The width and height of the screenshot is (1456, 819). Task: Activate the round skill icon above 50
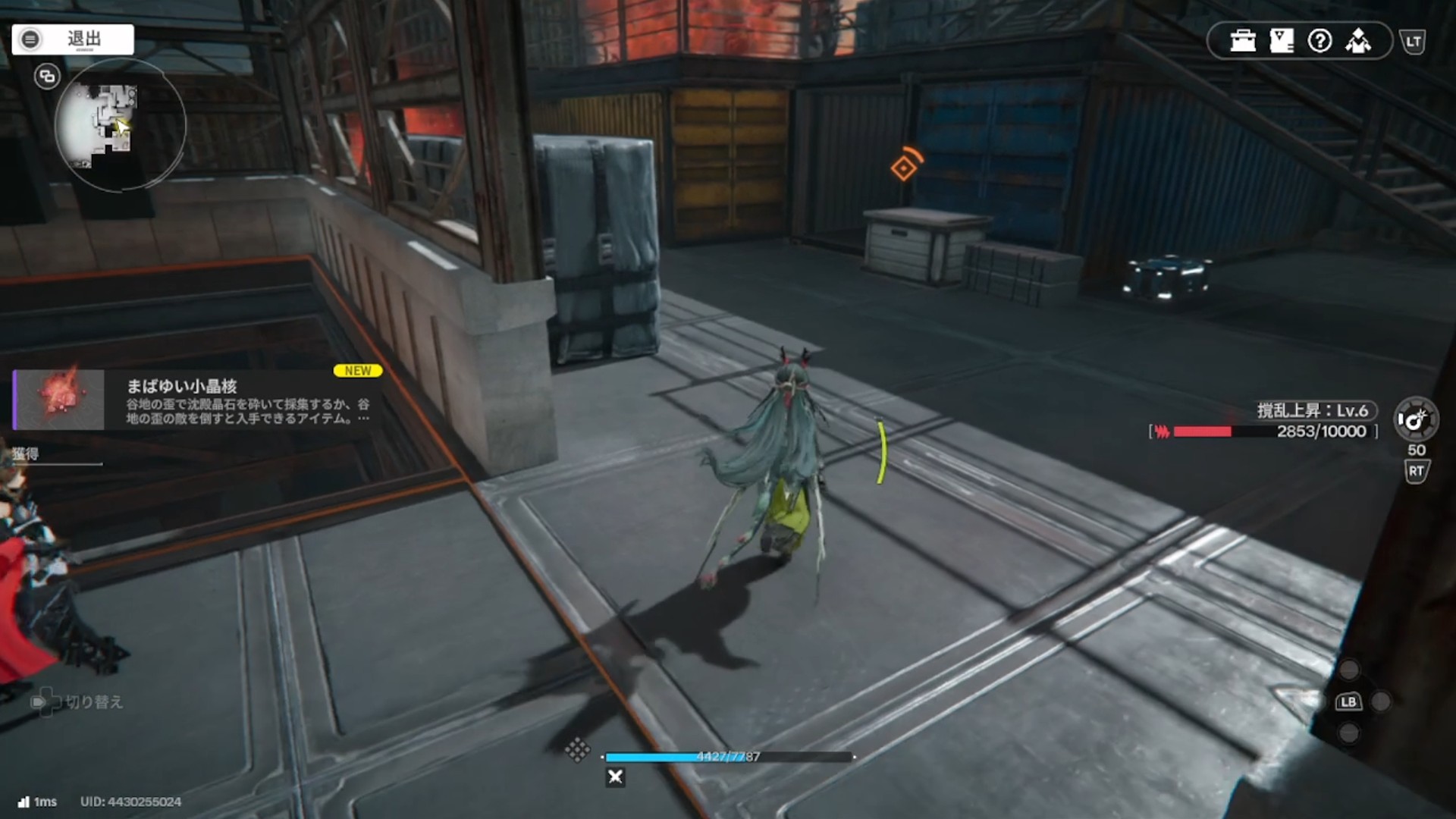(x=1415, y=419)
